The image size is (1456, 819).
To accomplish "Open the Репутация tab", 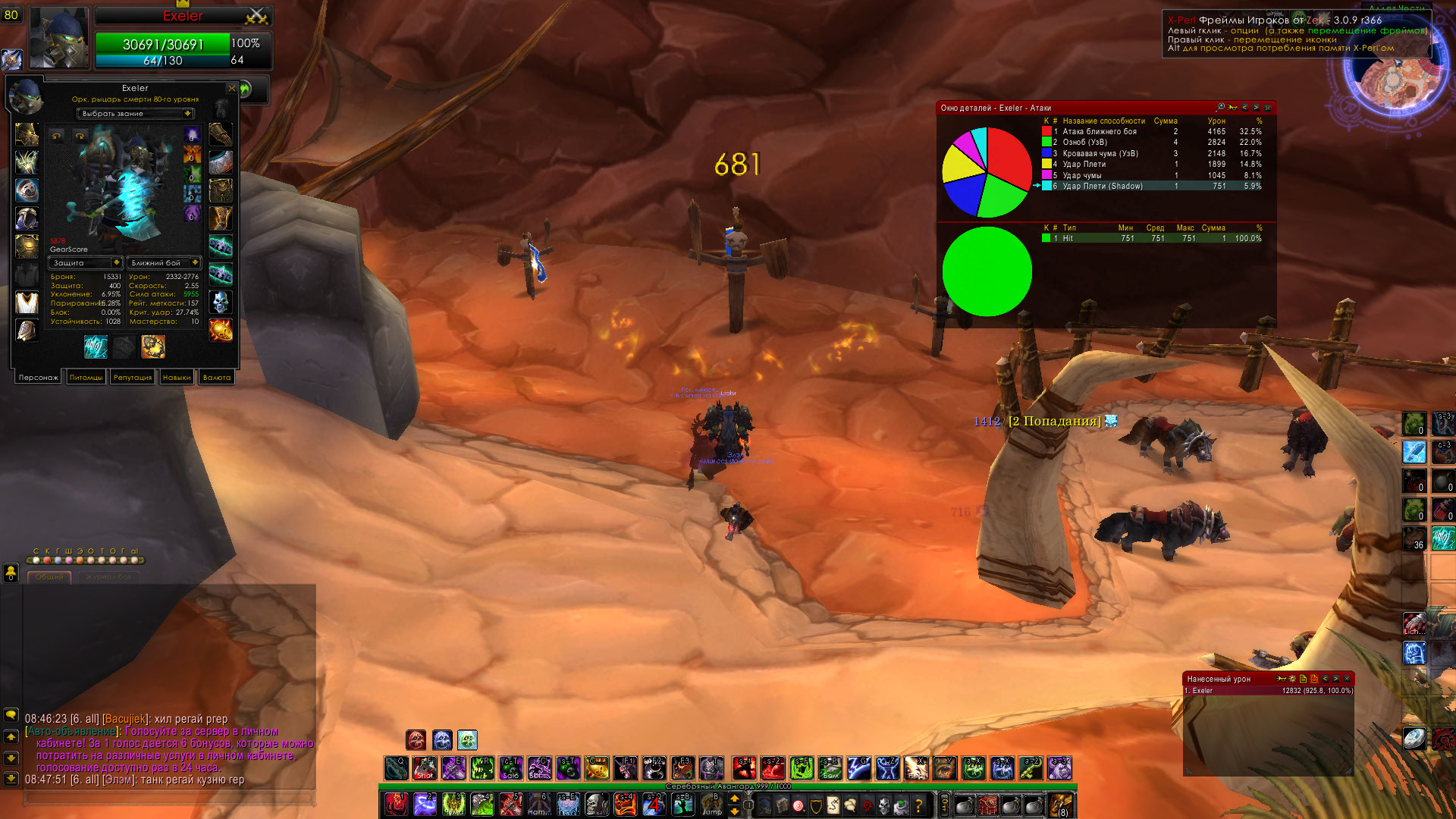I will (x=132, y=378).
